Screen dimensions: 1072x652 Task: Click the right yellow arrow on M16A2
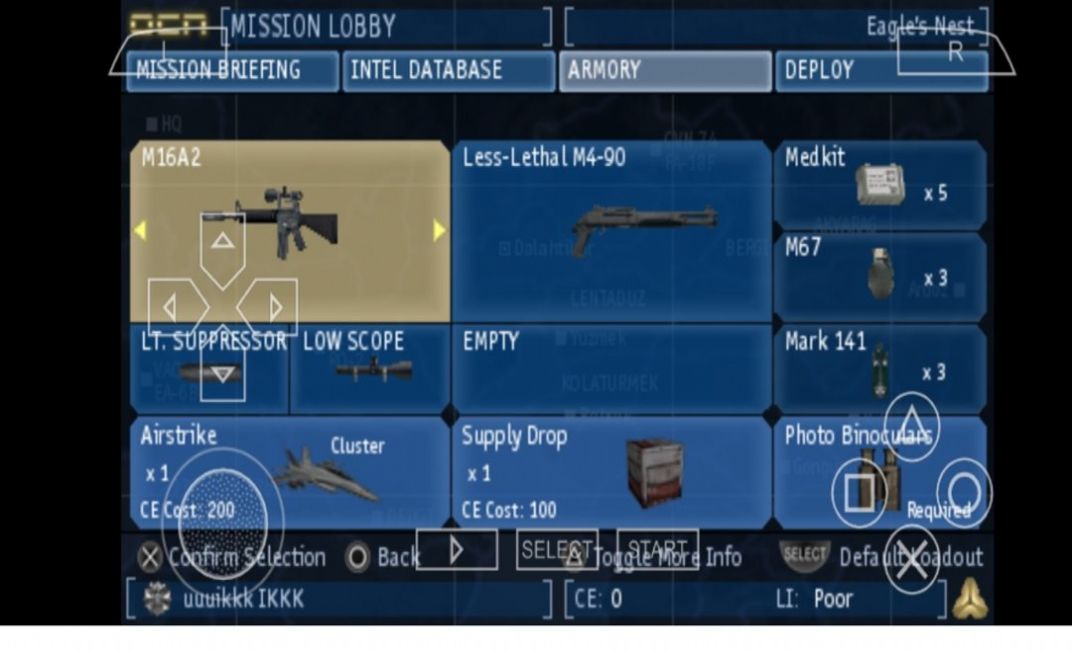(x=439, y=231)
